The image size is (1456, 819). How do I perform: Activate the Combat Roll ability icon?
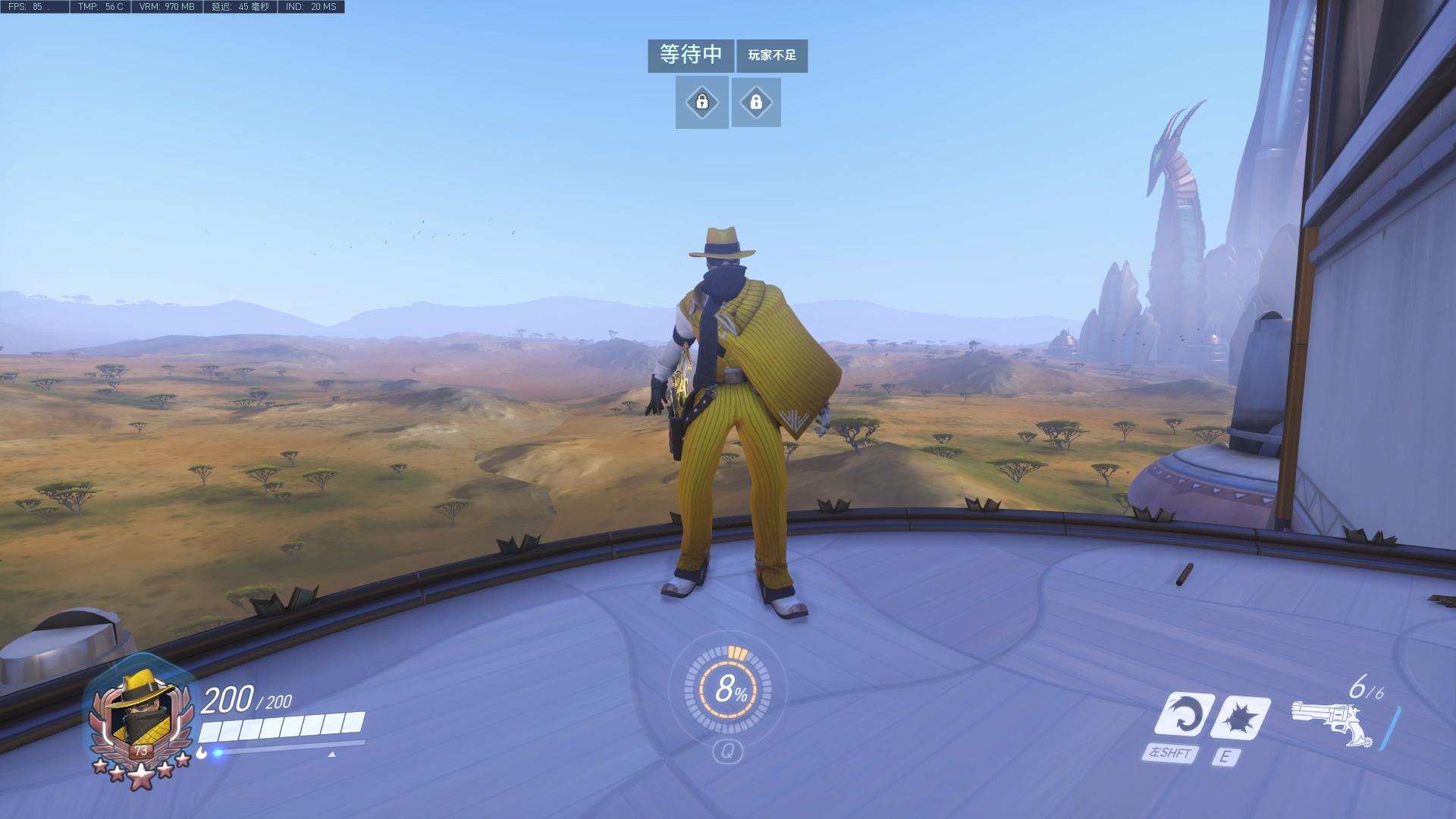pyautogui.click(x=1183, y=714)
